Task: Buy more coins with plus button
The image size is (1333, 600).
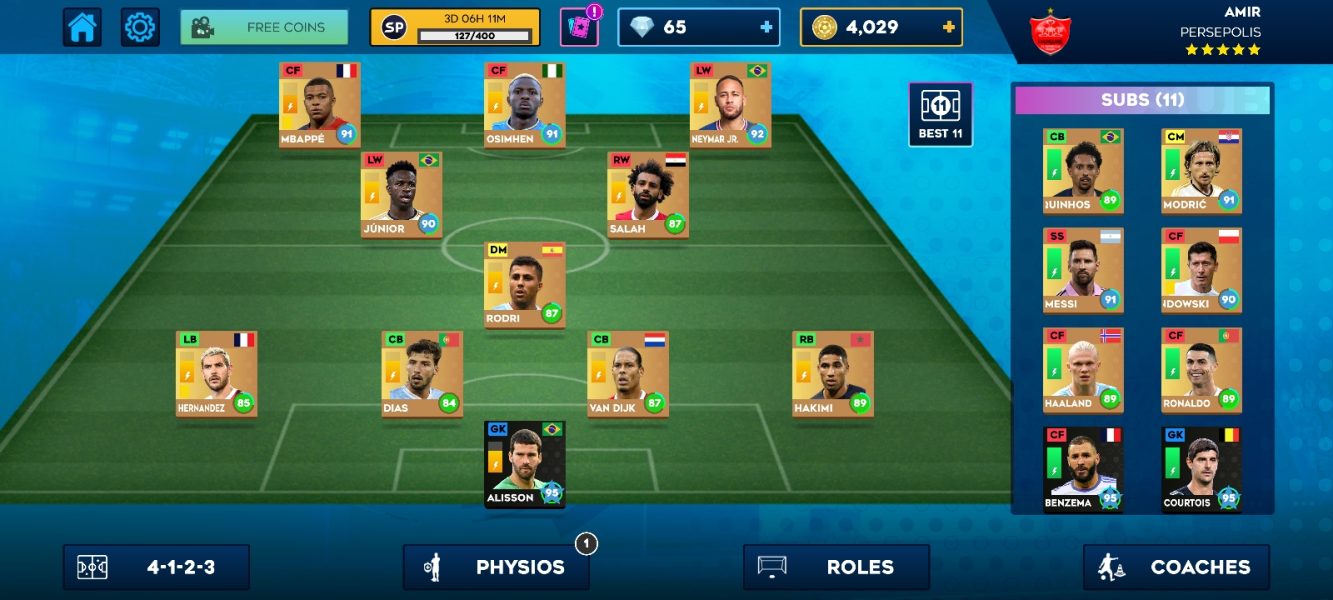Action: click(948, 27)
